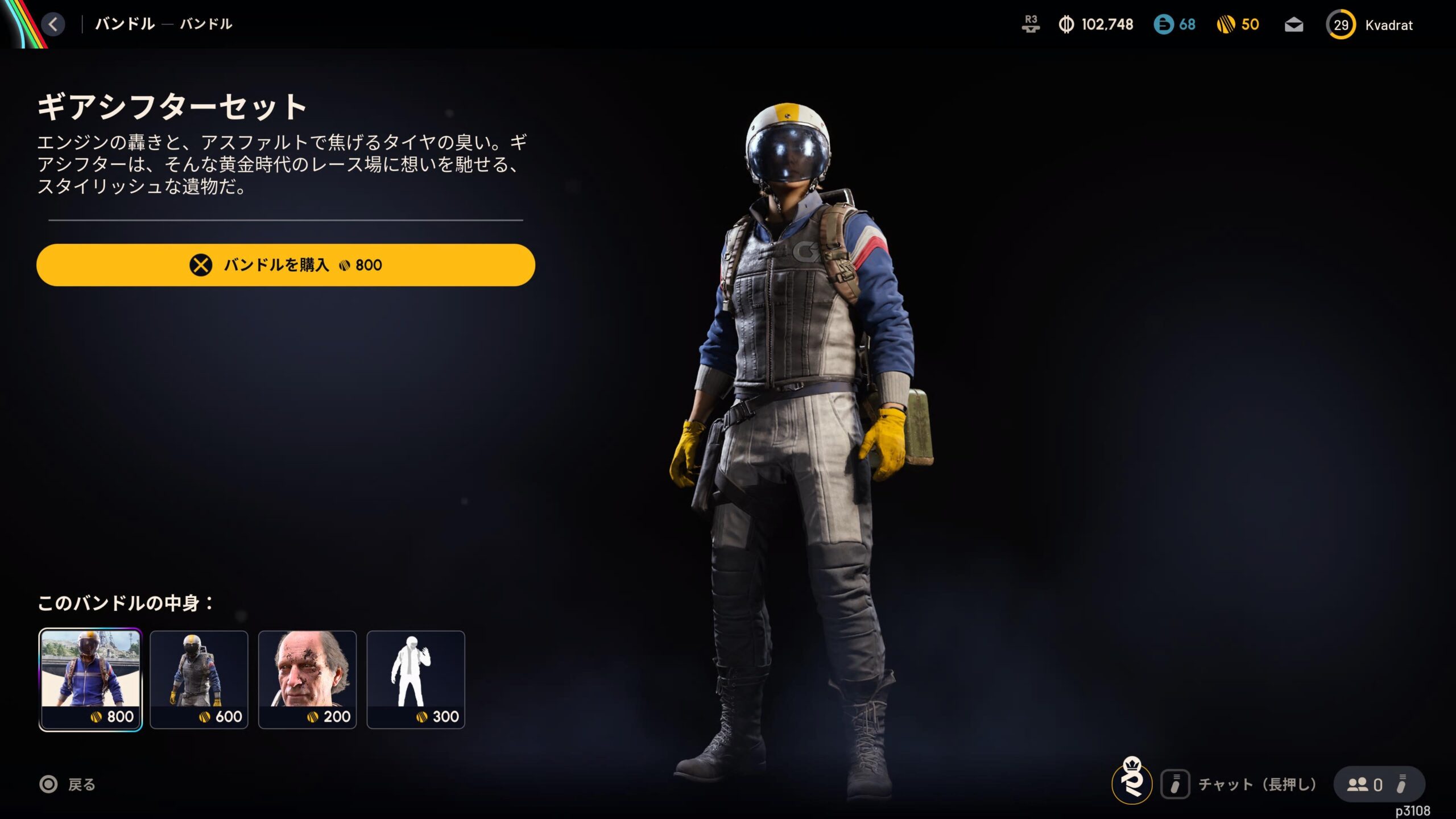Open the mail inbox envelope icon

(1294, 25)
